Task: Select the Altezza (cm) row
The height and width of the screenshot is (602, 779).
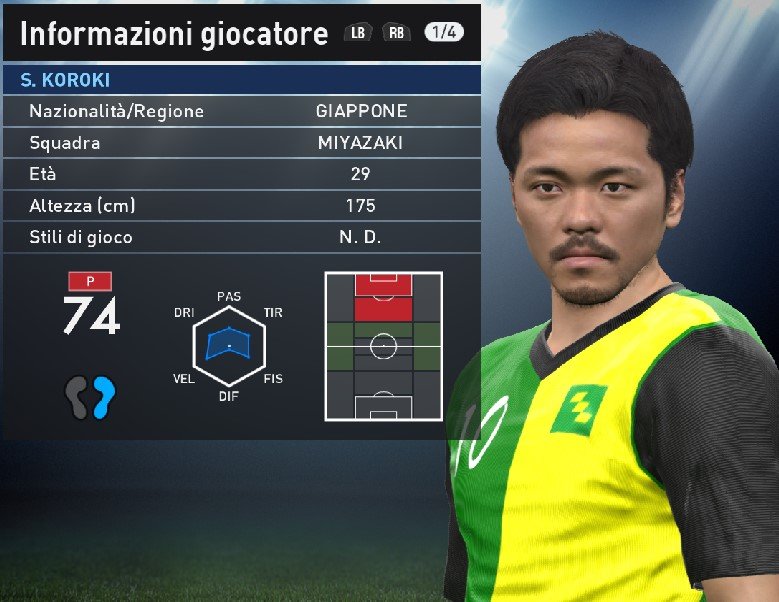Action: (x=240, y=206)
